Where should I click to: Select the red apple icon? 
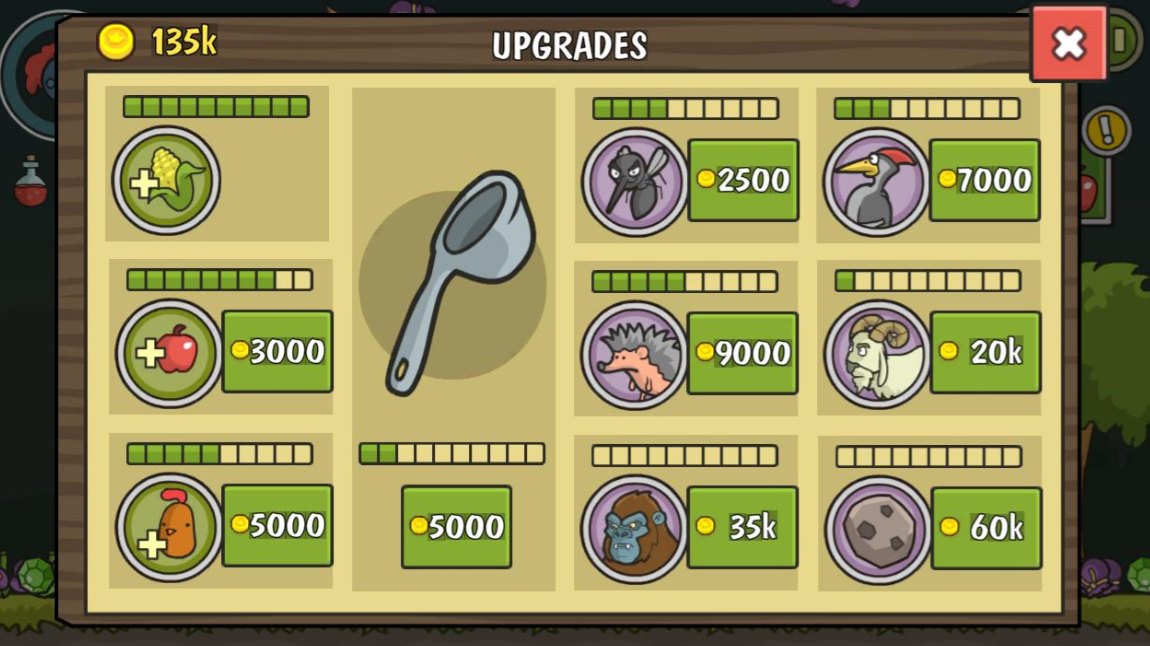(169, 353)
